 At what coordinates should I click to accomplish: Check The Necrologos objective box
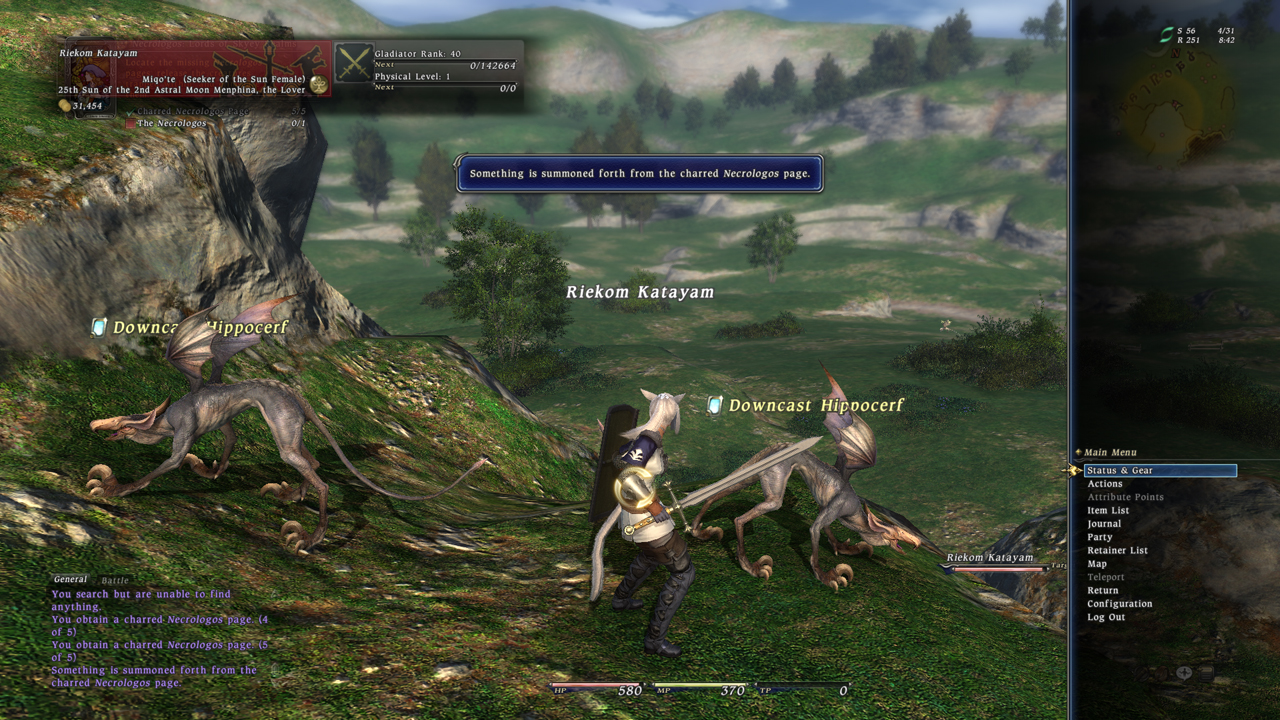130,123
